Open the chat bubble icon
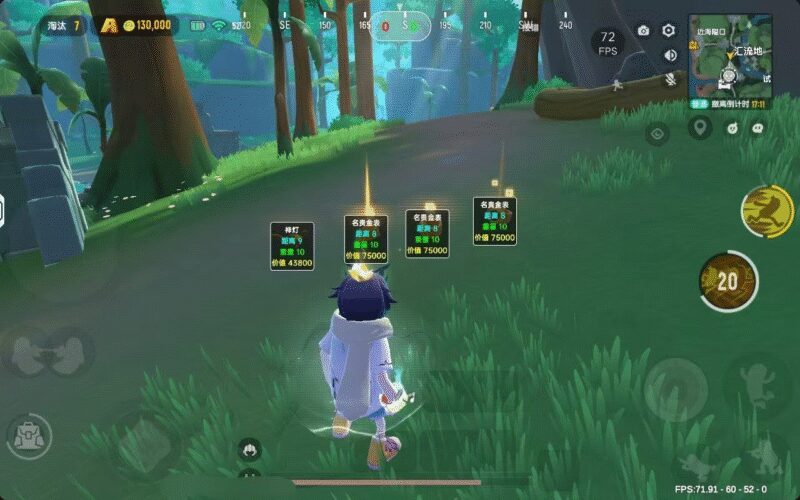This screenshot has height=500, width=800. coord(758,127)
